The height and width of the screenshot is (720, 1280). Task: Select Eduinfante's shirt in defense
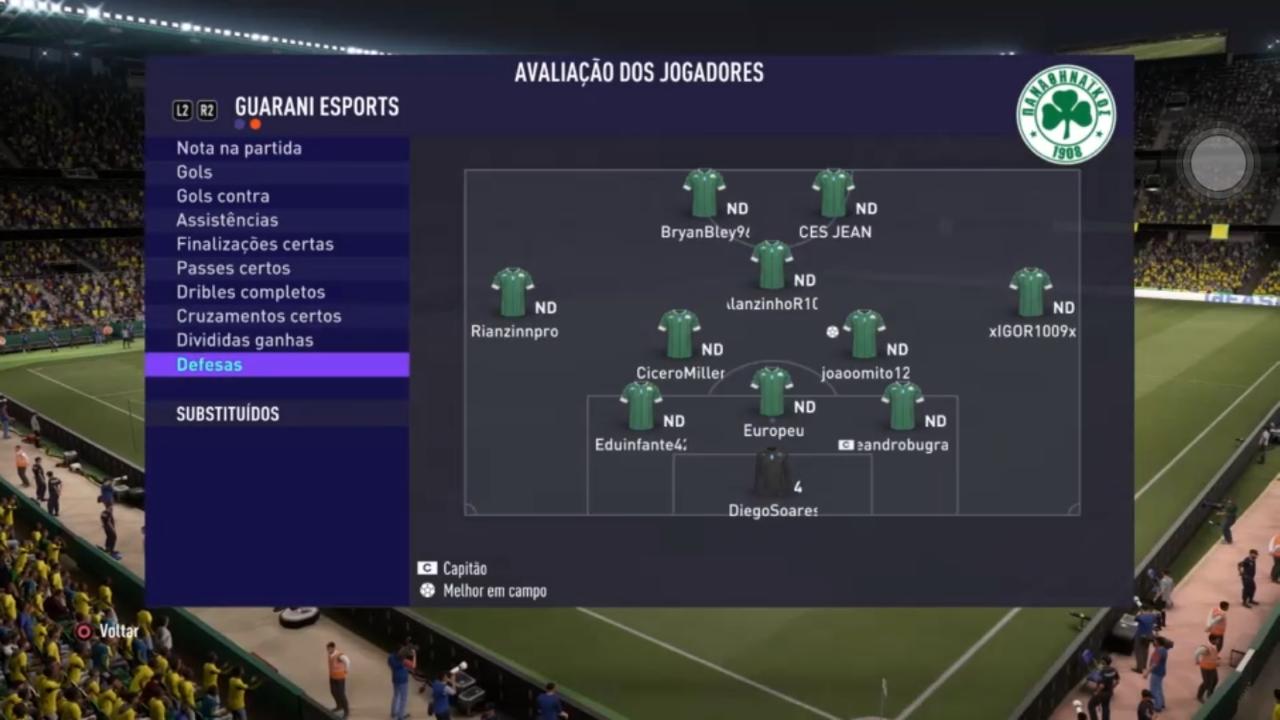640,405
